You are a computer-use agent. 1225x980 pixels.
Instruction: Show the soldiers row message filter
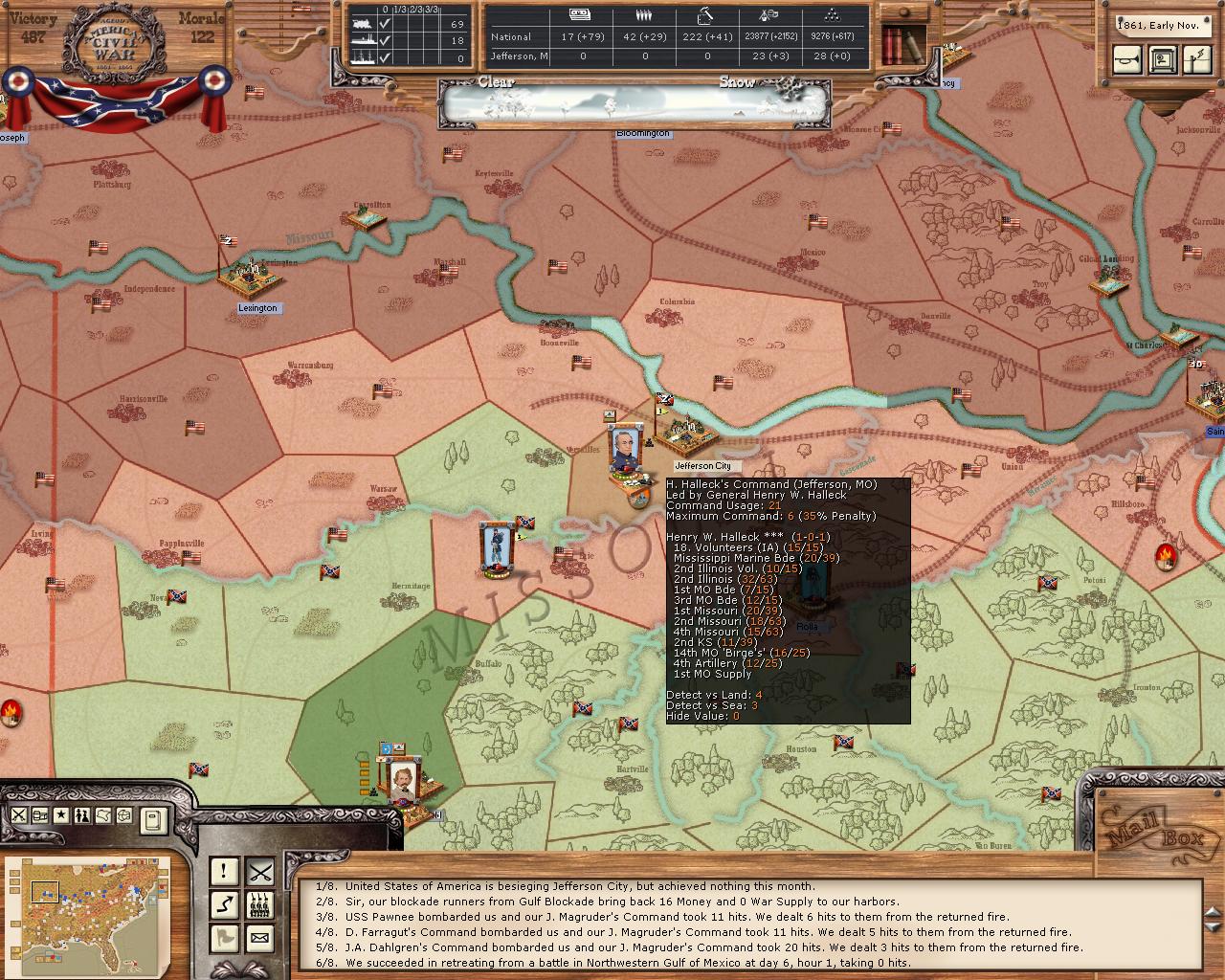[259, 903]
